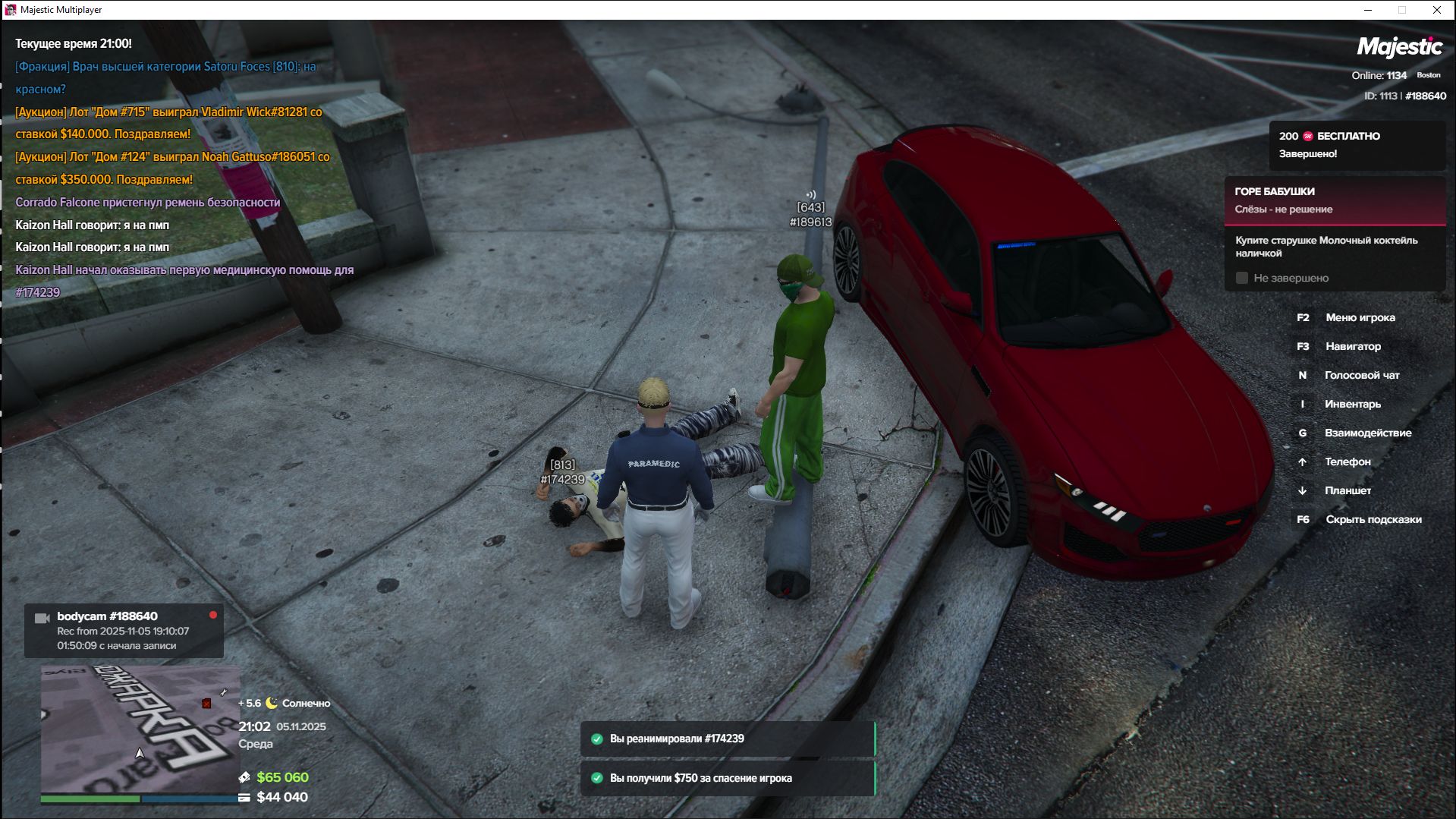This screenshot has width=1456, height=819.
Task: Minimize the game window
Action: point(1368,10)
